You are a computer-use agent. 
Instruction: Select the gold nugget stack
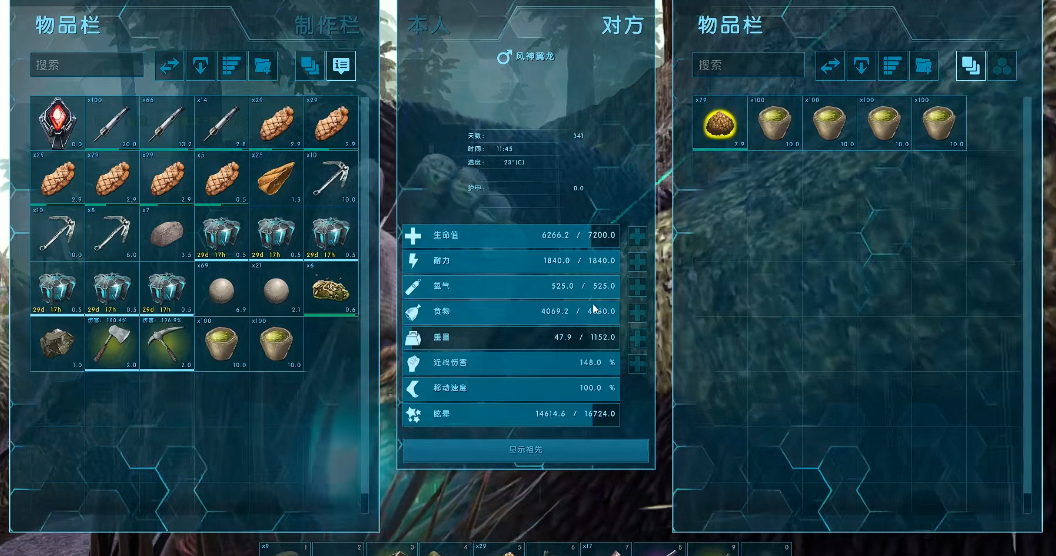pyautogui.click(x=330, y=290)
